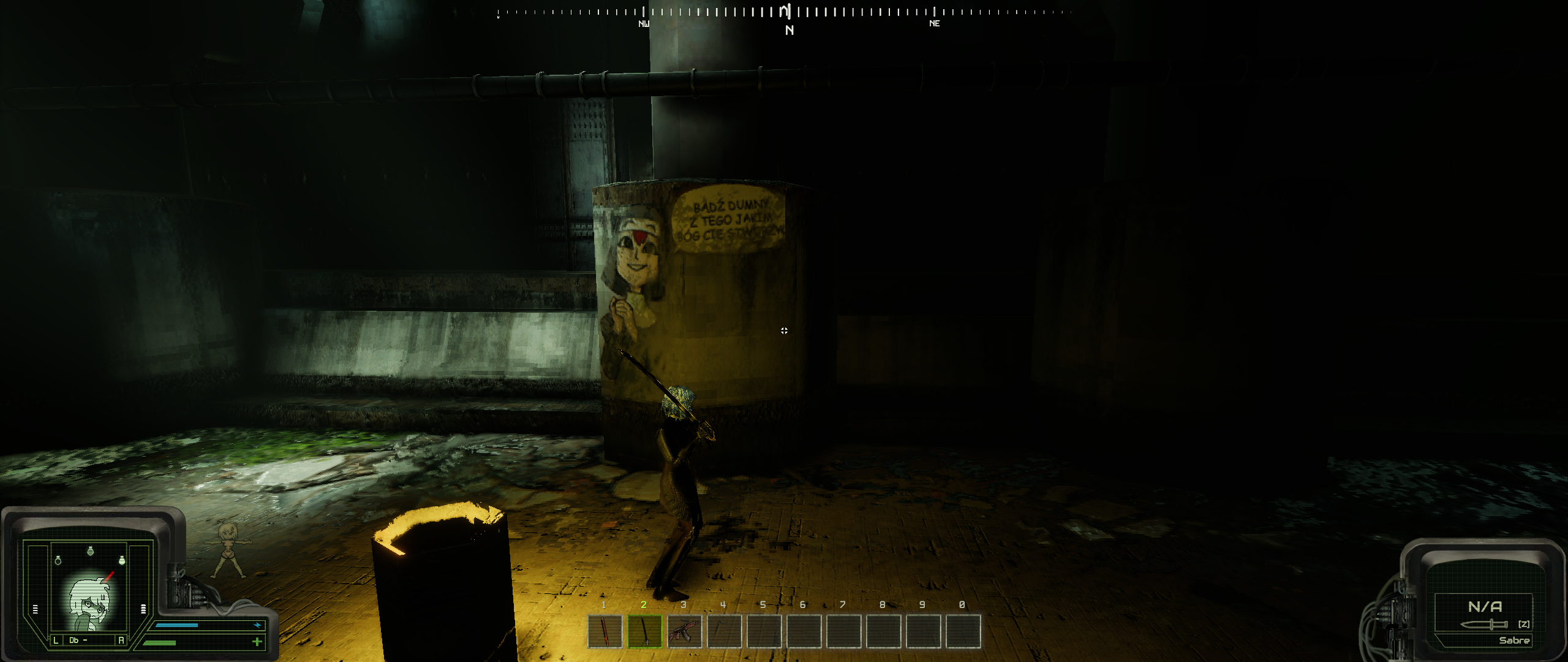Click the knife icon on the weapon panel

click(1483, 625)
